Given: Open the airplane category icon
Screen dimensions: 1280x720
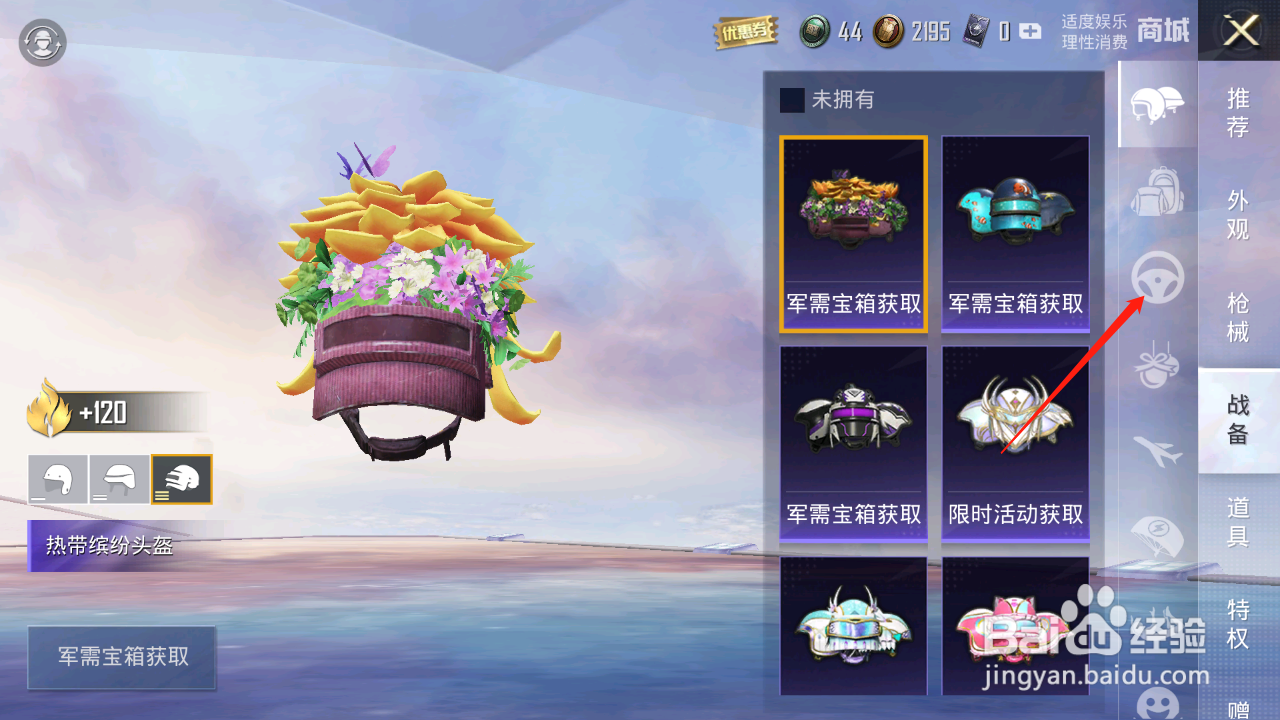Looking at the screenshot, I should click(1157, 452).
